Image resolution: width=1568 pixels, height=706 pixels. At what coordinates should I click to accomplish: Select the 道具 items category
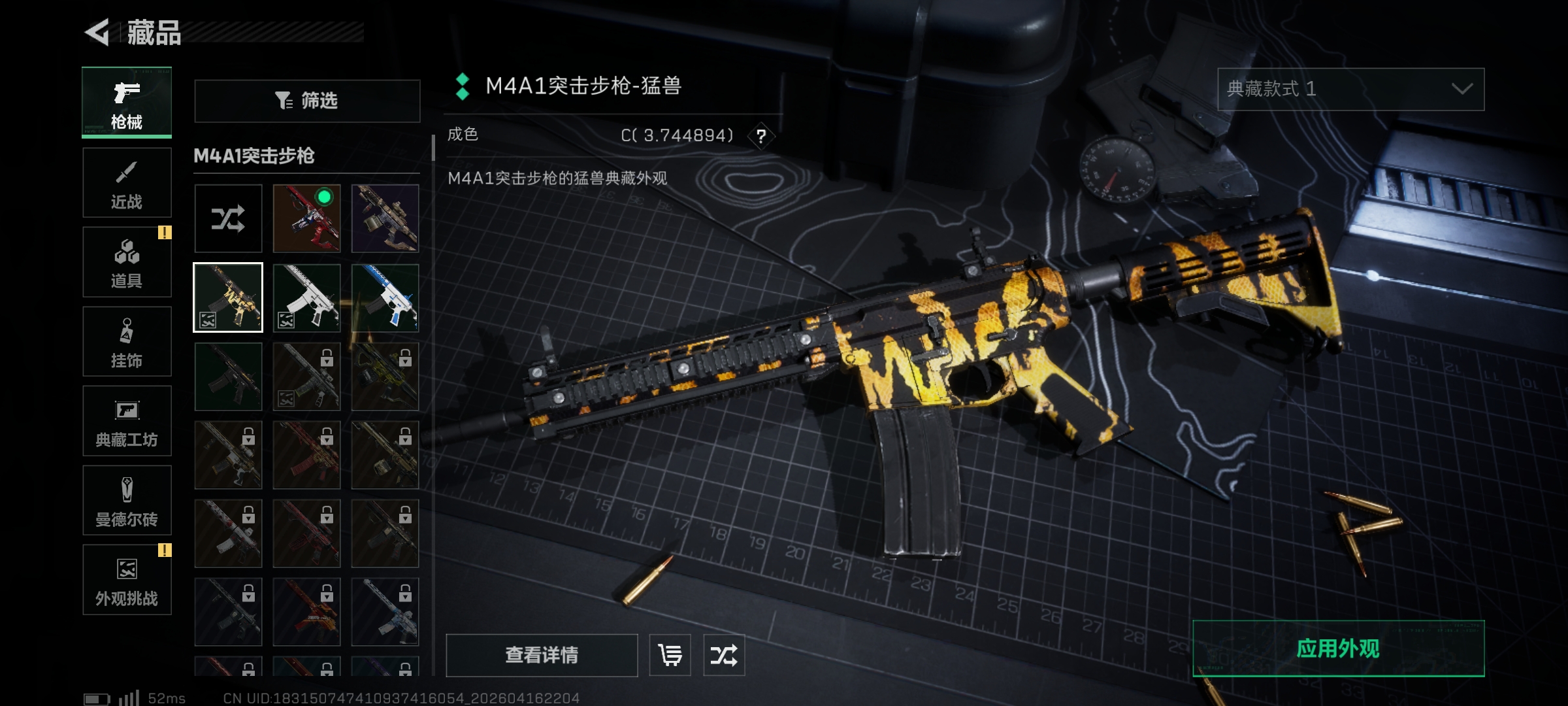click(127, 262)
